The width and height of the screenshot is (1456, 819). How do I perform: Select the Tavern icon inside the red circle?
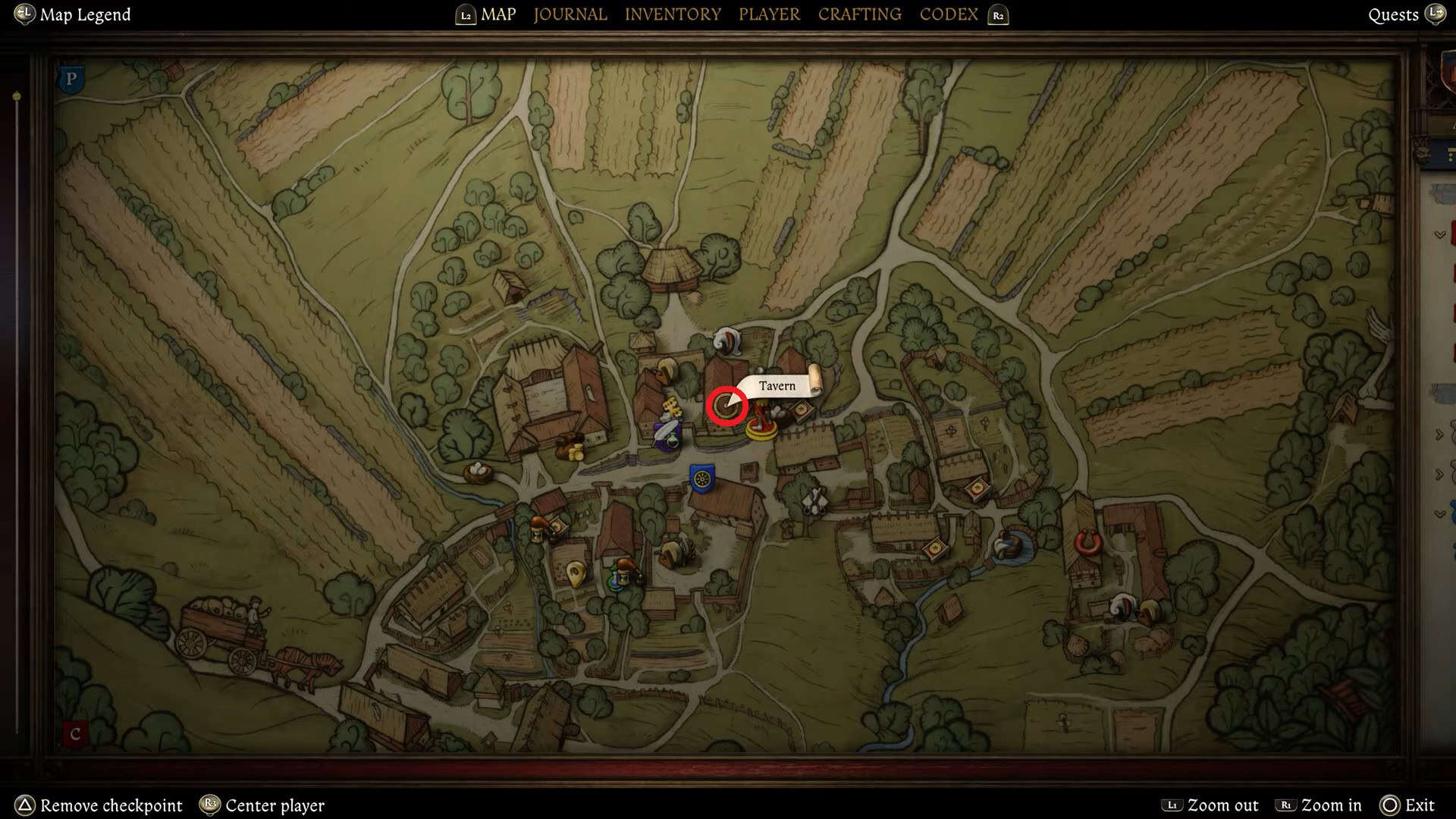[726, 406]
